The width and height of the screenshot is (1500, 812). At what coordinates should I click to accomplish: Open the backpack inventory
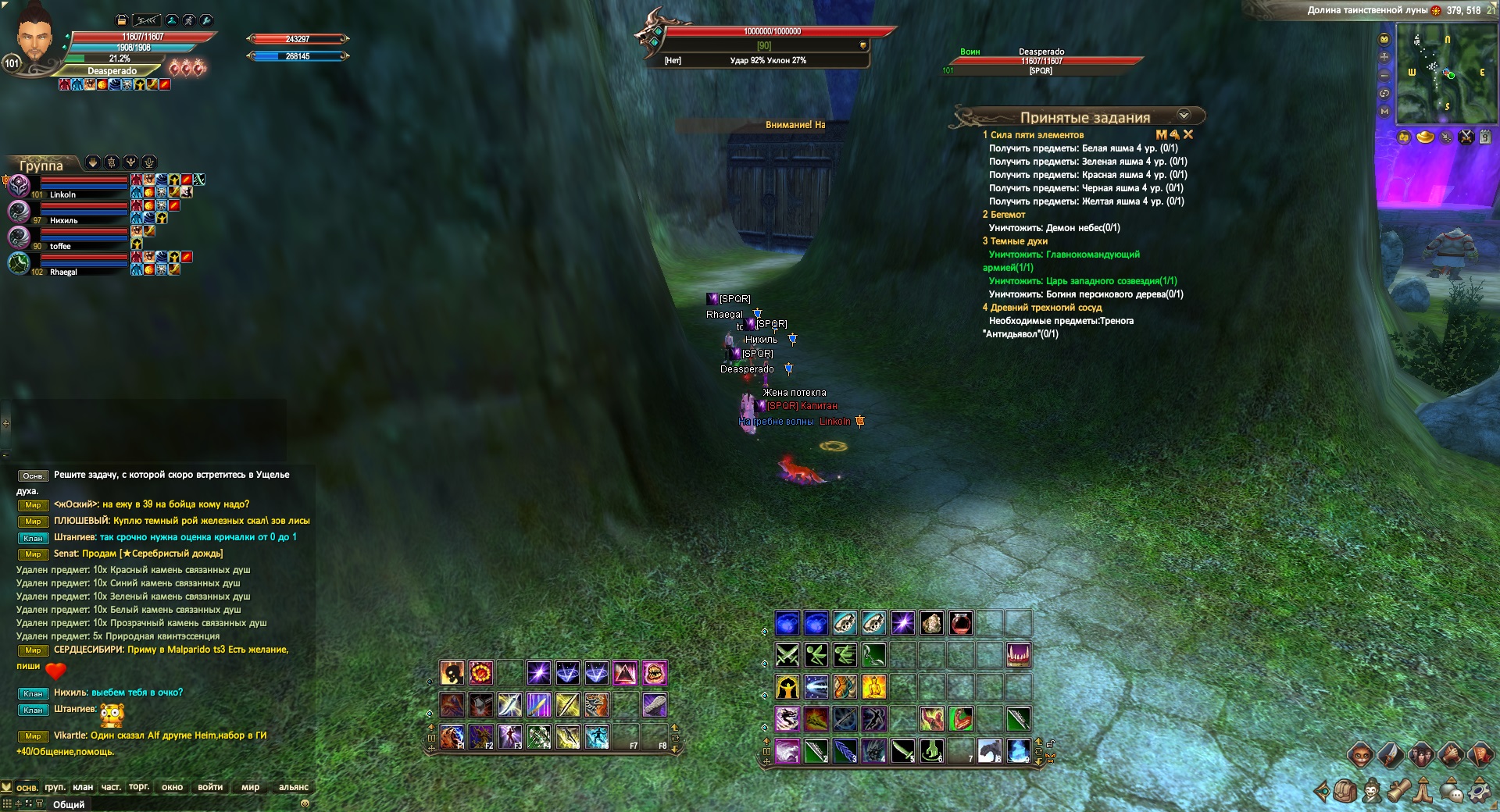[1344, 792]
